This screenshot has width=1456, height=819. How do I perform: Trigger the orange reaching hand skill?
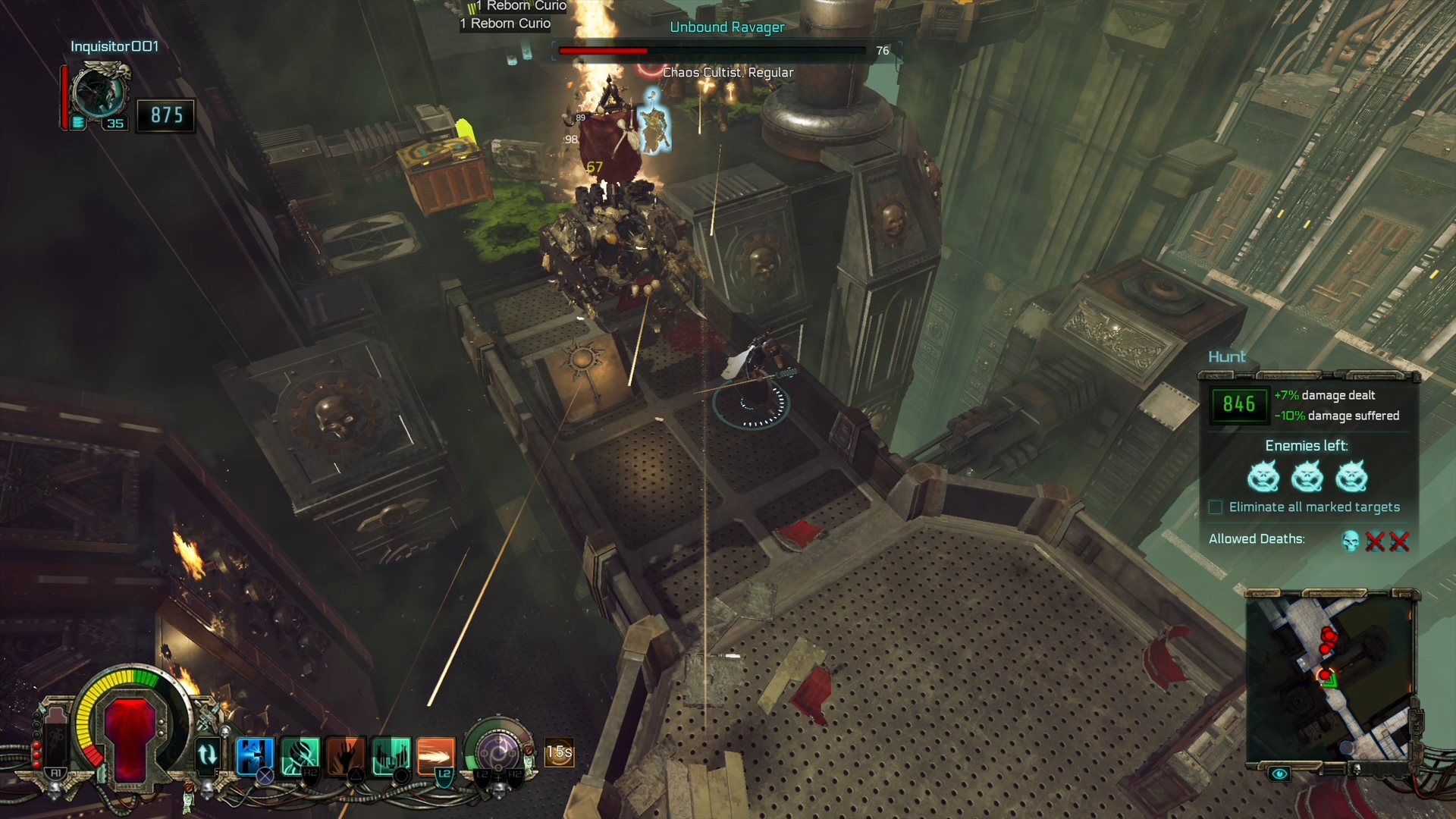345,755
